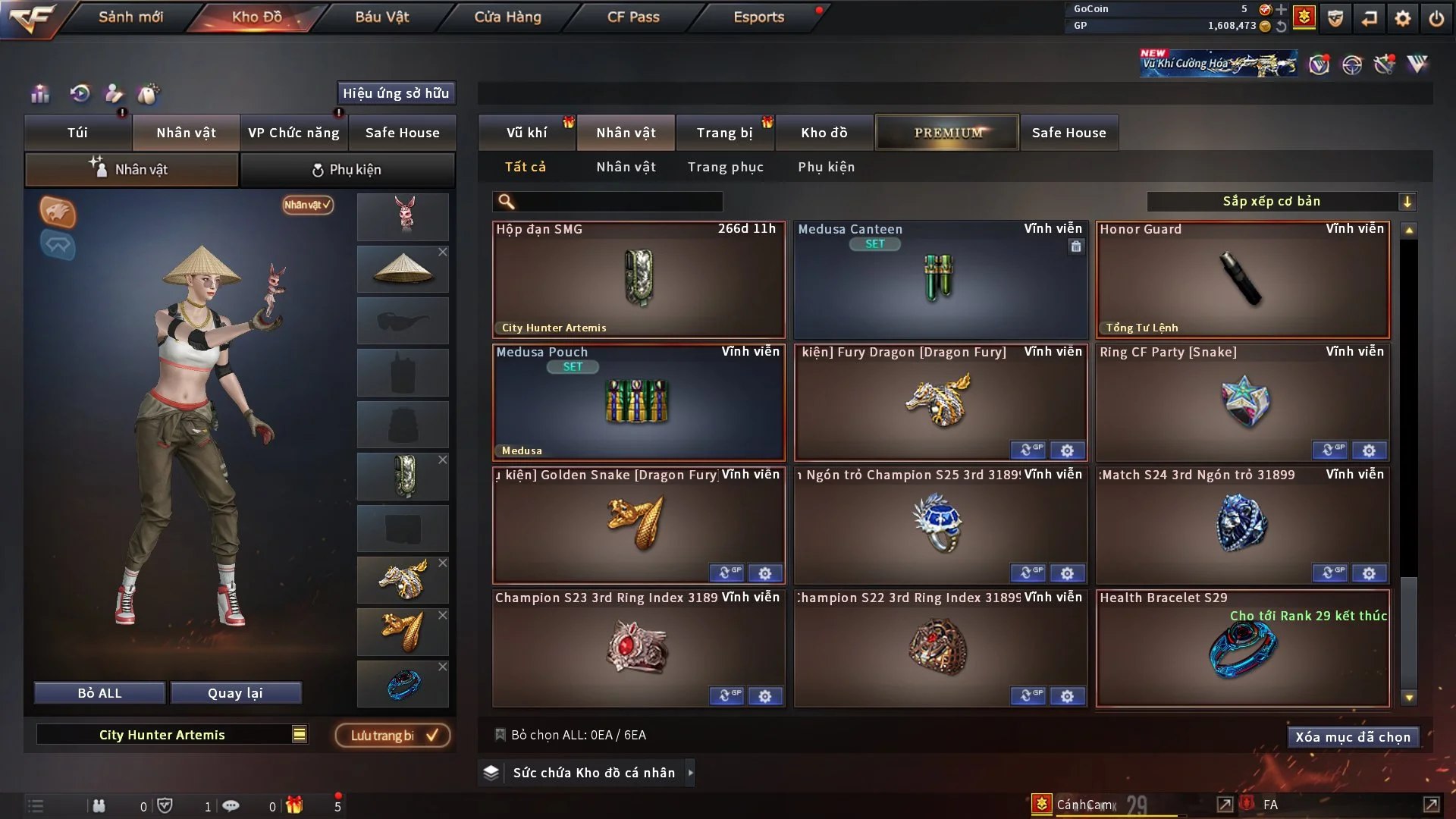Viewport: 1456px width, 819px height.
Task: Pick the Ring CF Party Snake item
Action: click(x=1242, y=402)
